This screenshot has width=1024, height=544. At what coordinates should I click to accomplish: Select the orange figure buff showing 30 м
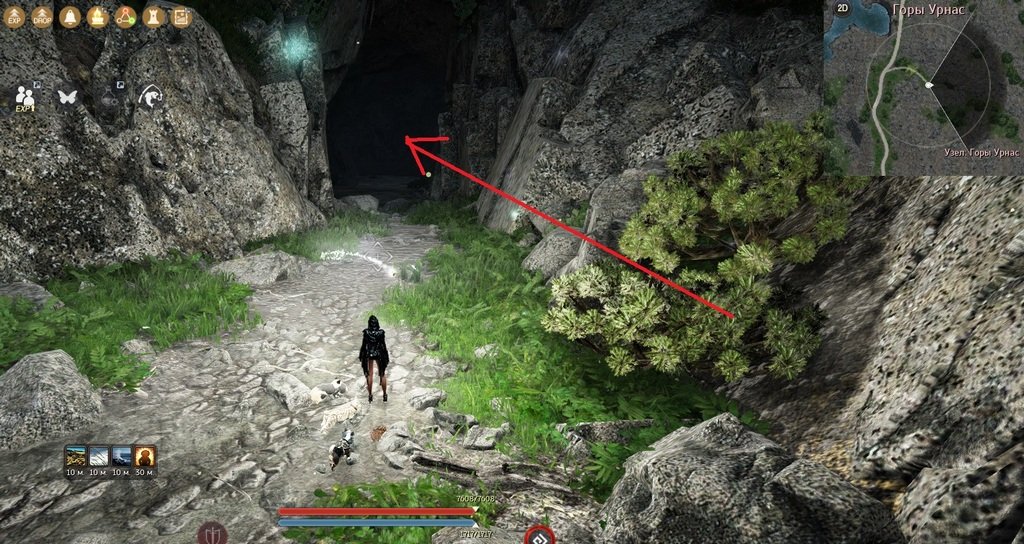(145, 456)
